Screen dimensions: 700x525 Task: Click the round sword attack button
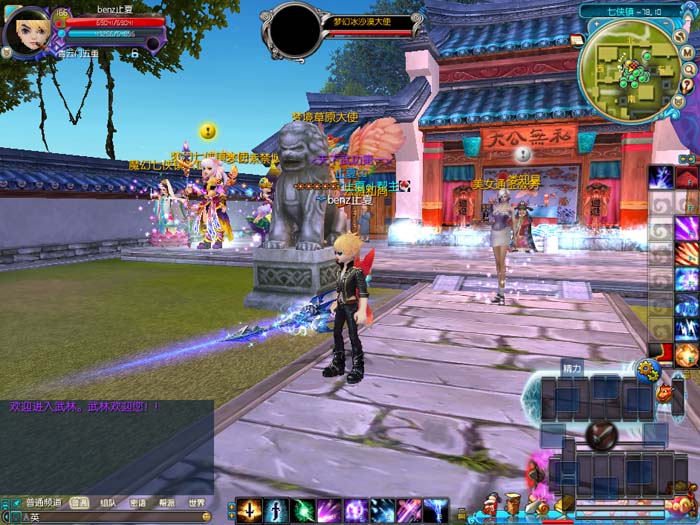coord(600,434)
